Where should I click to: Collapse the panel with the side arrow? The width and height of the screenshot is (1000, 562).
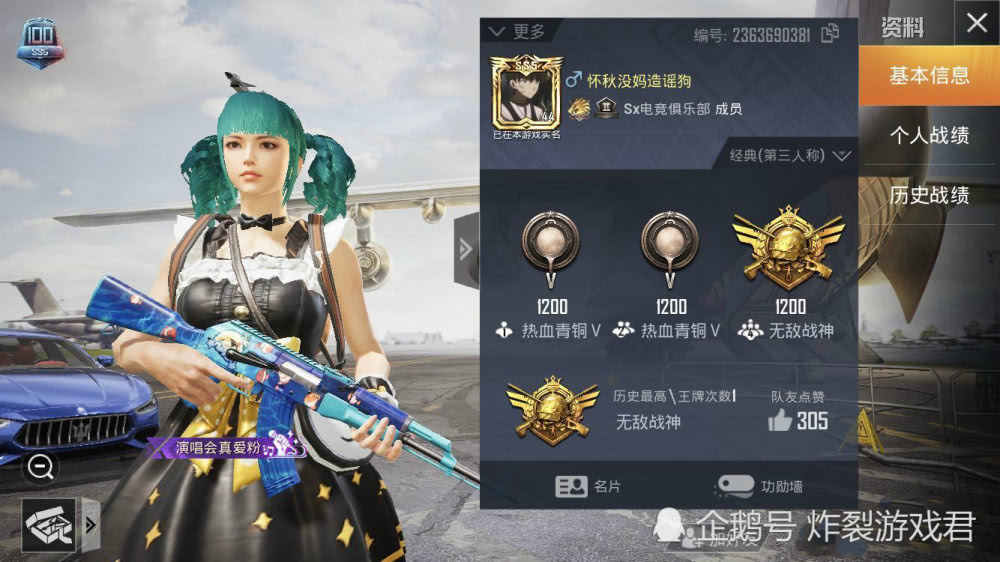pos(466,250)
